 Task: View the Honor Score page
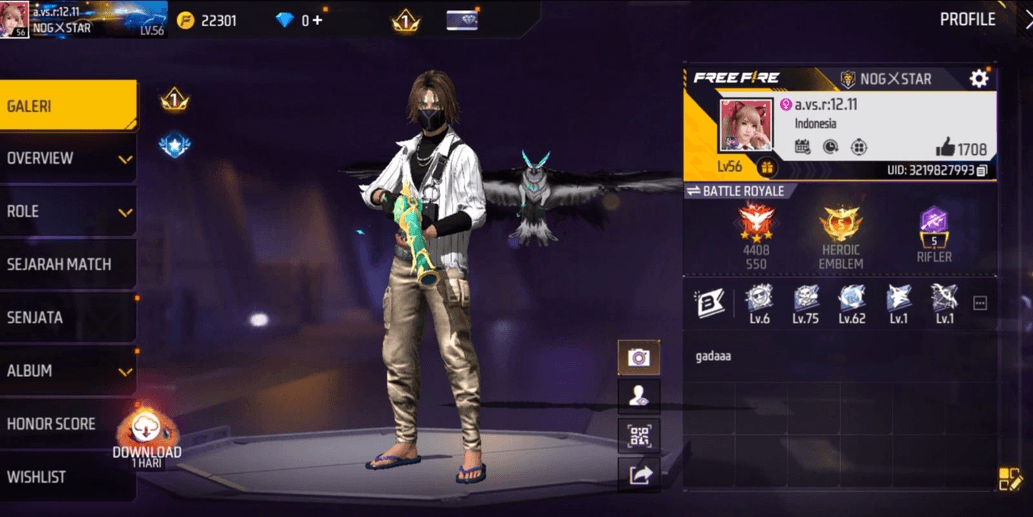pos(66,423)
